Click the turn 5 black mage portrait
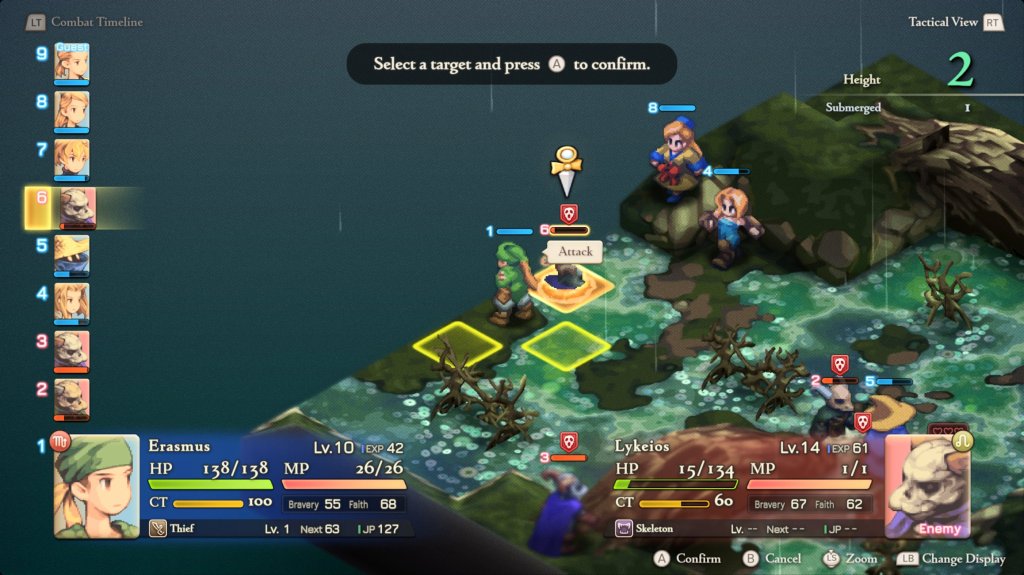 coord(72,255)
